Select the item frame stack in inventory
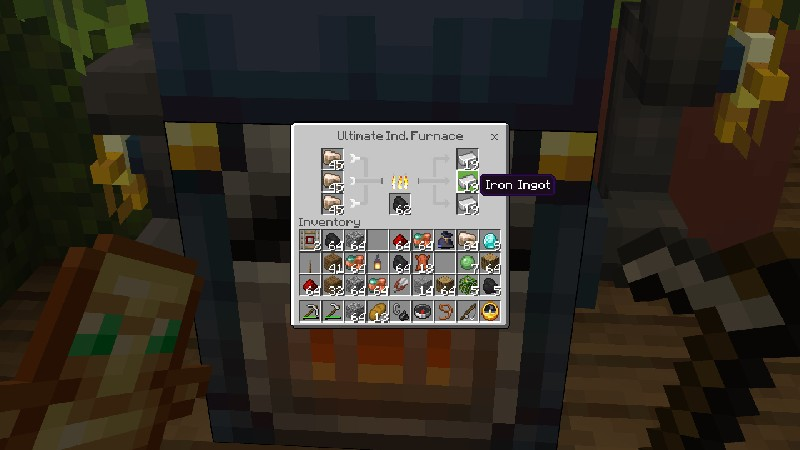The width and height of the screenshot is (800, 450). [x=310, y=239]
